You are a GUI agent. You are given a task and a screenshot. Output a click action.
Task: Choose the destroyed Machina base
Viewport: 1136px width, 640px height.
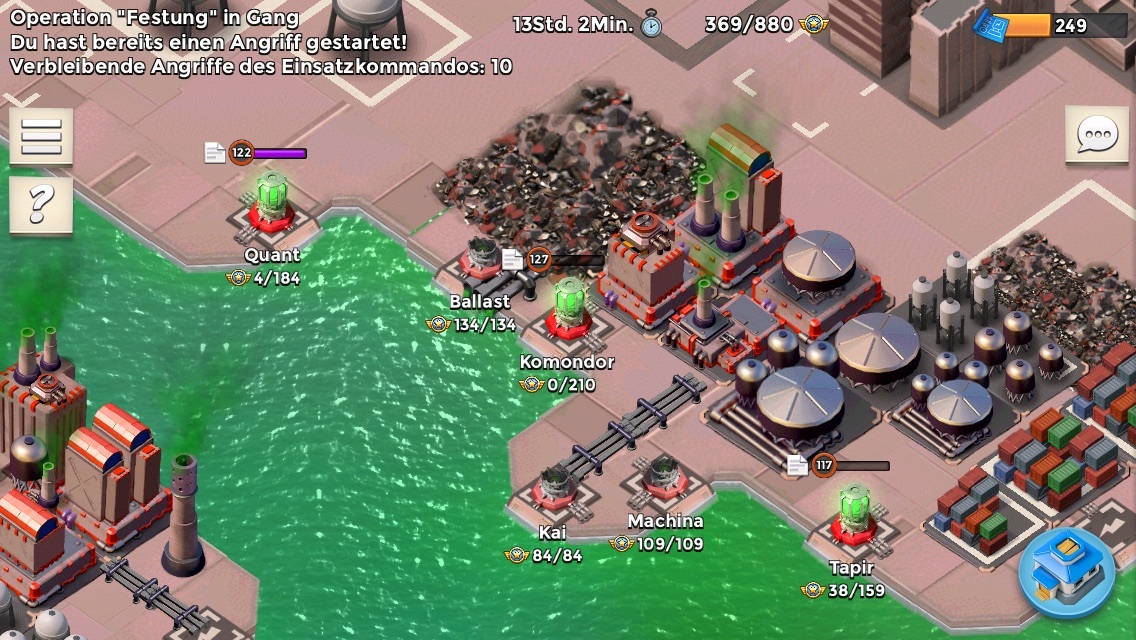(665, 480)
